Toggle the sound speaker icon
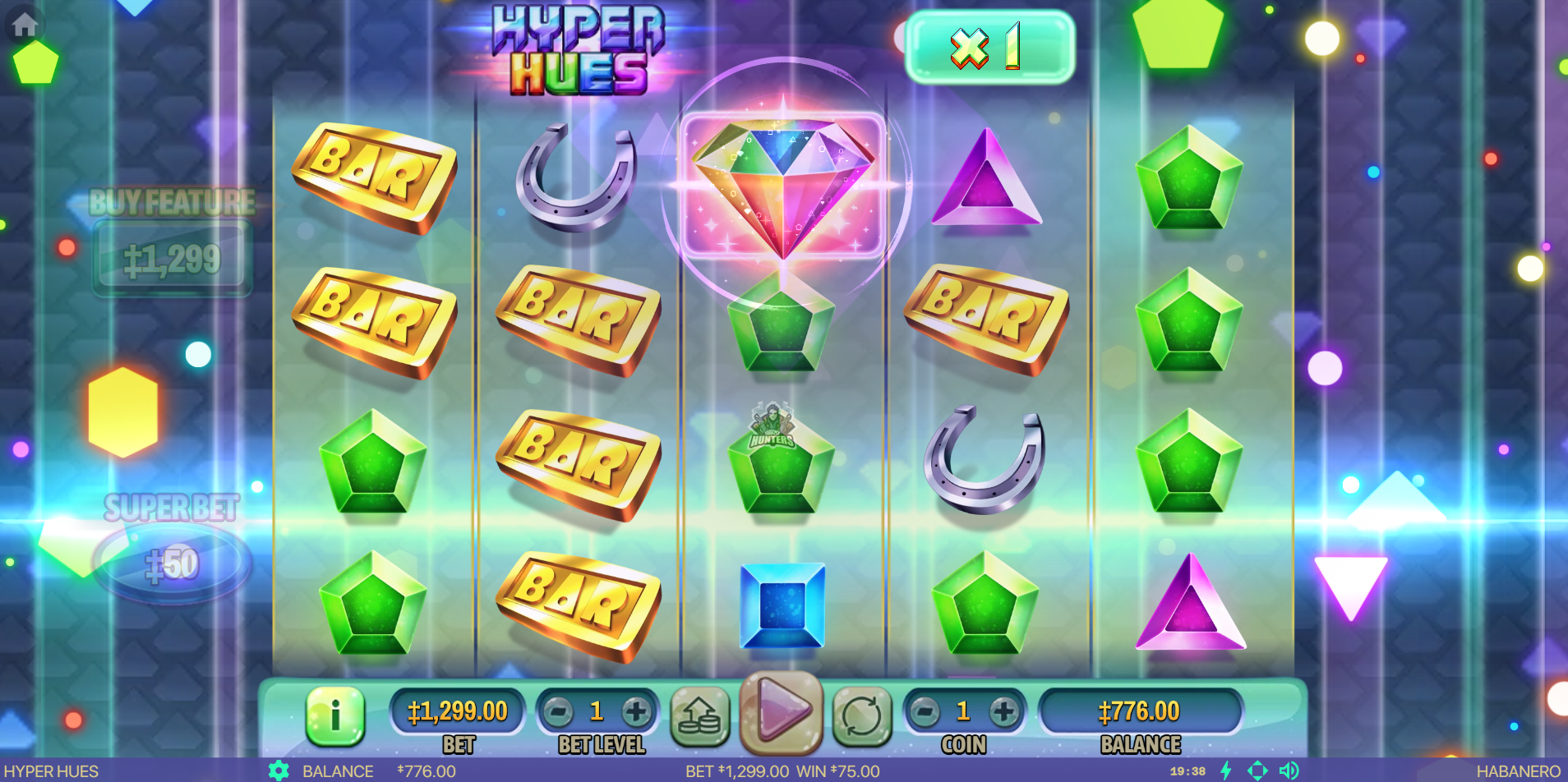This screenshot has width=1568, height=782. pos(1289,770)
